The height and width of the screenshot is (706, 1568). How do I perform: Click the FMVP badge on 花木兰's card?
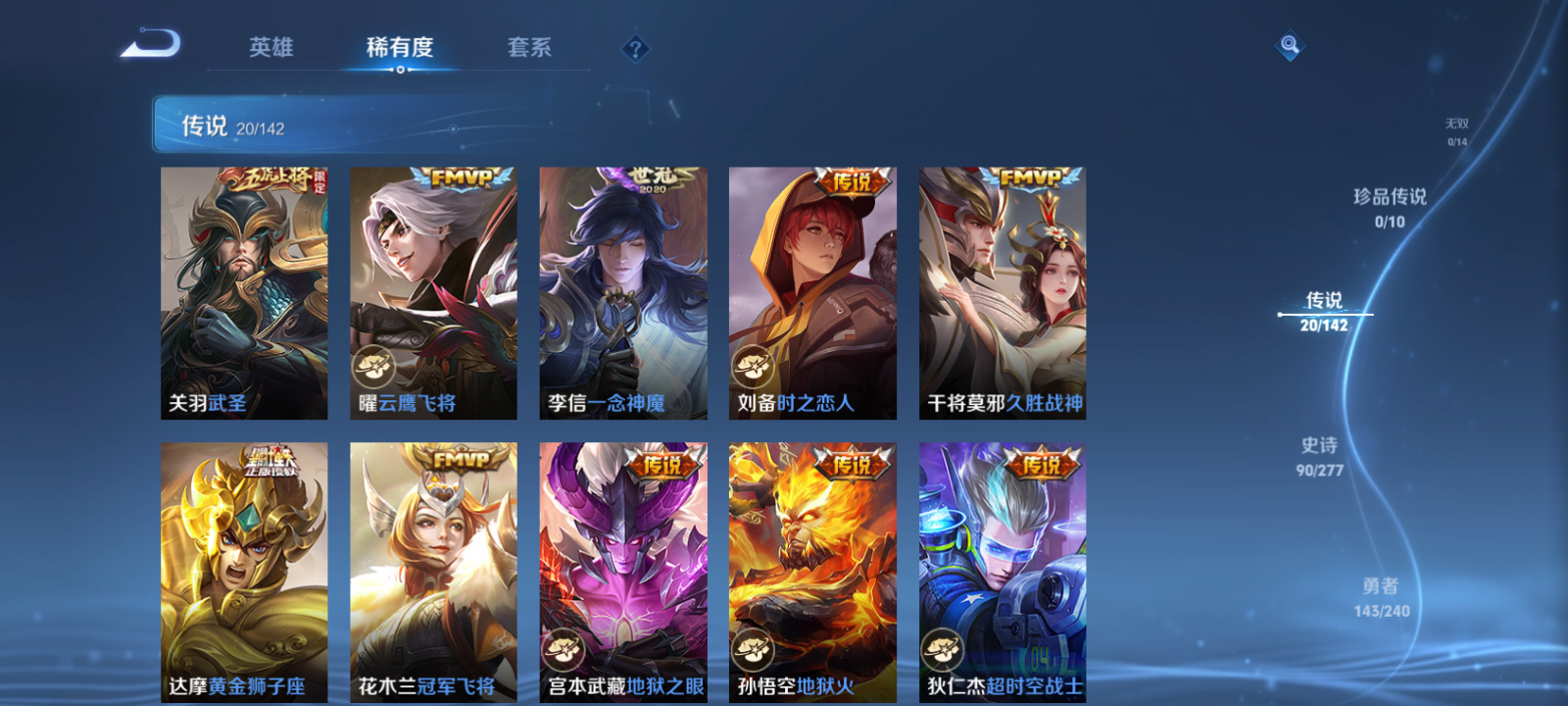pyautogui.click(x=461, y=458)
